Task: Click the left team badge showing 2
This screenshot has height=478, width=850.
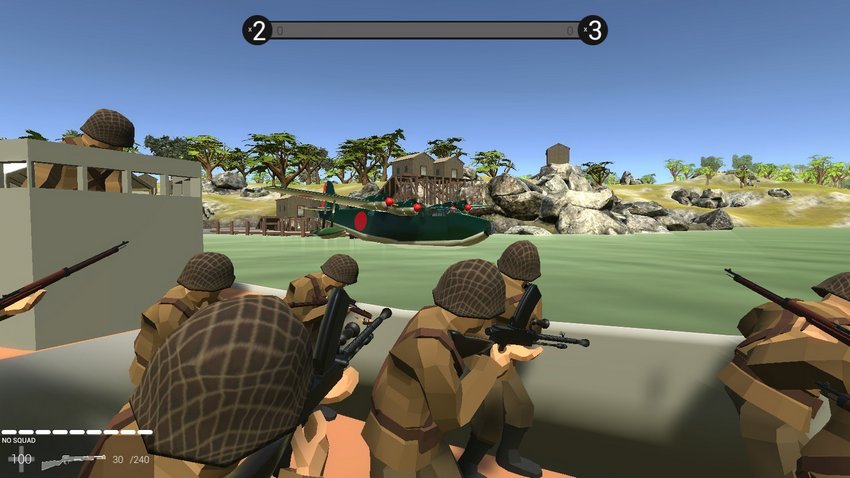Action: tap(257, 30)
